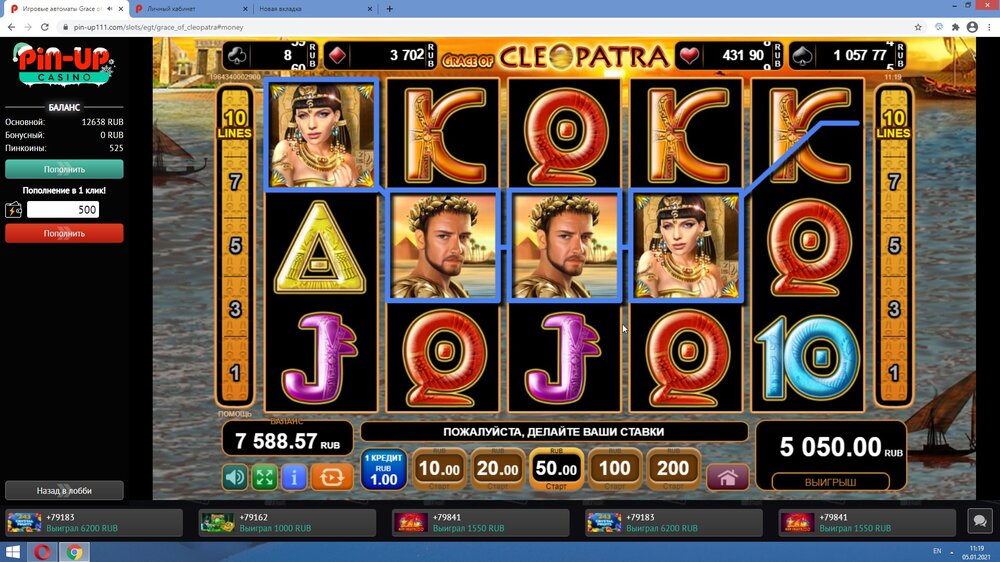
Task: Go back with Назад в лобби
Action: tap(64, 490)
